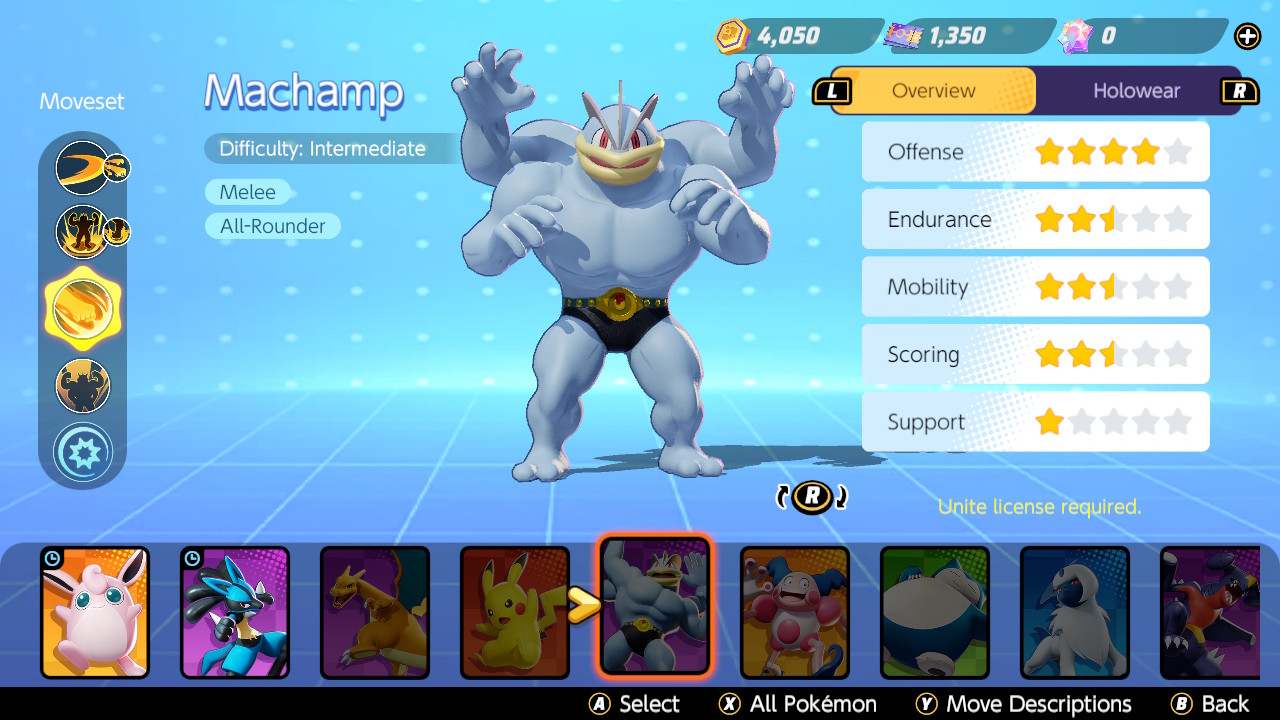Select the Overview tab
The width and height of the screenshot is (1280, 720).
point(933,91)
